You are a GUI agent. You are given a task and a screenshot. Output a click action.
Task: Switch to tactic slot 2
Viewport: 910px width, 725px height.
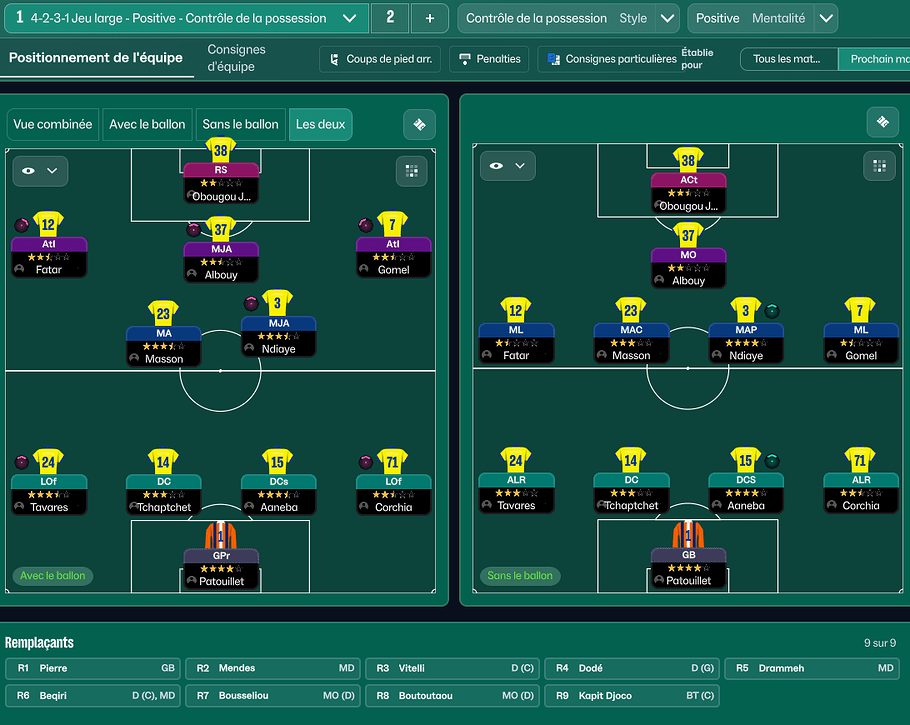[390, 18]
